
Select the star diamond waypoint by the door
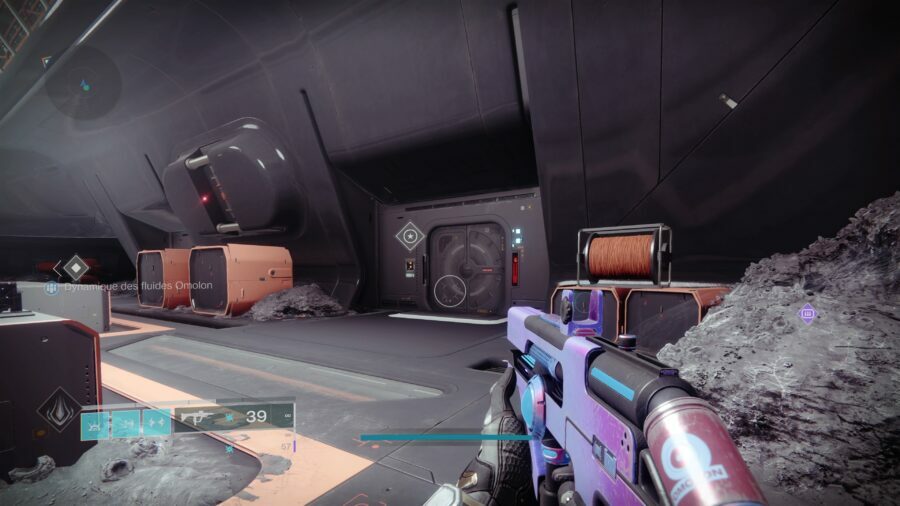[408, 237]
